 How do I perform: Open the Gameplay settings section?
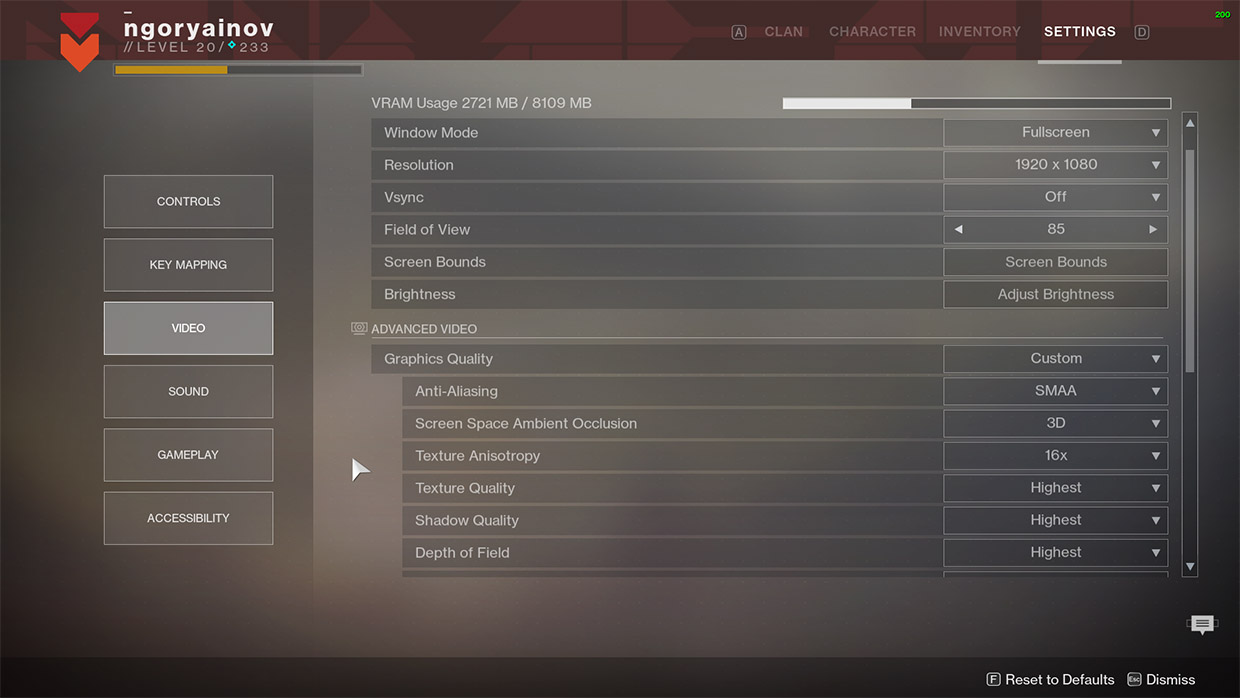point(188,455)
